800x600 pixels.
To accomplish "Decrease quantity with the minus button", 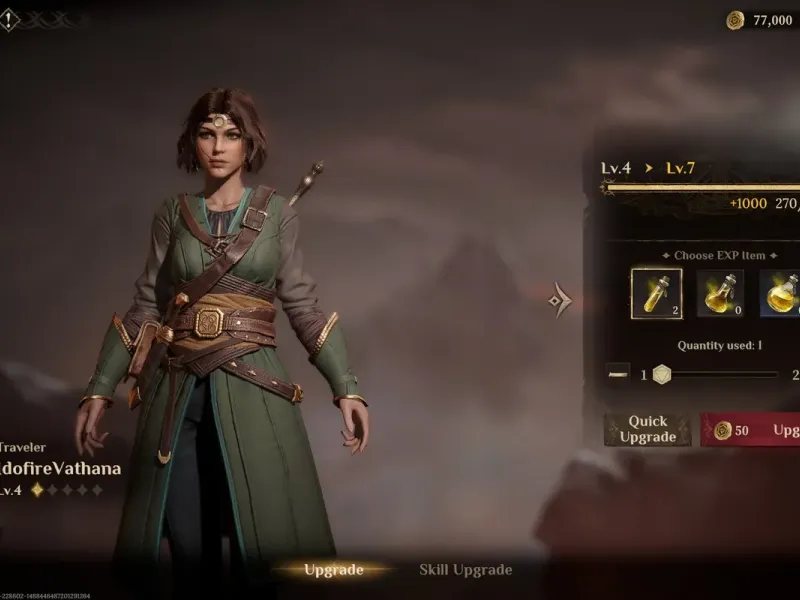I will (618, 374).
